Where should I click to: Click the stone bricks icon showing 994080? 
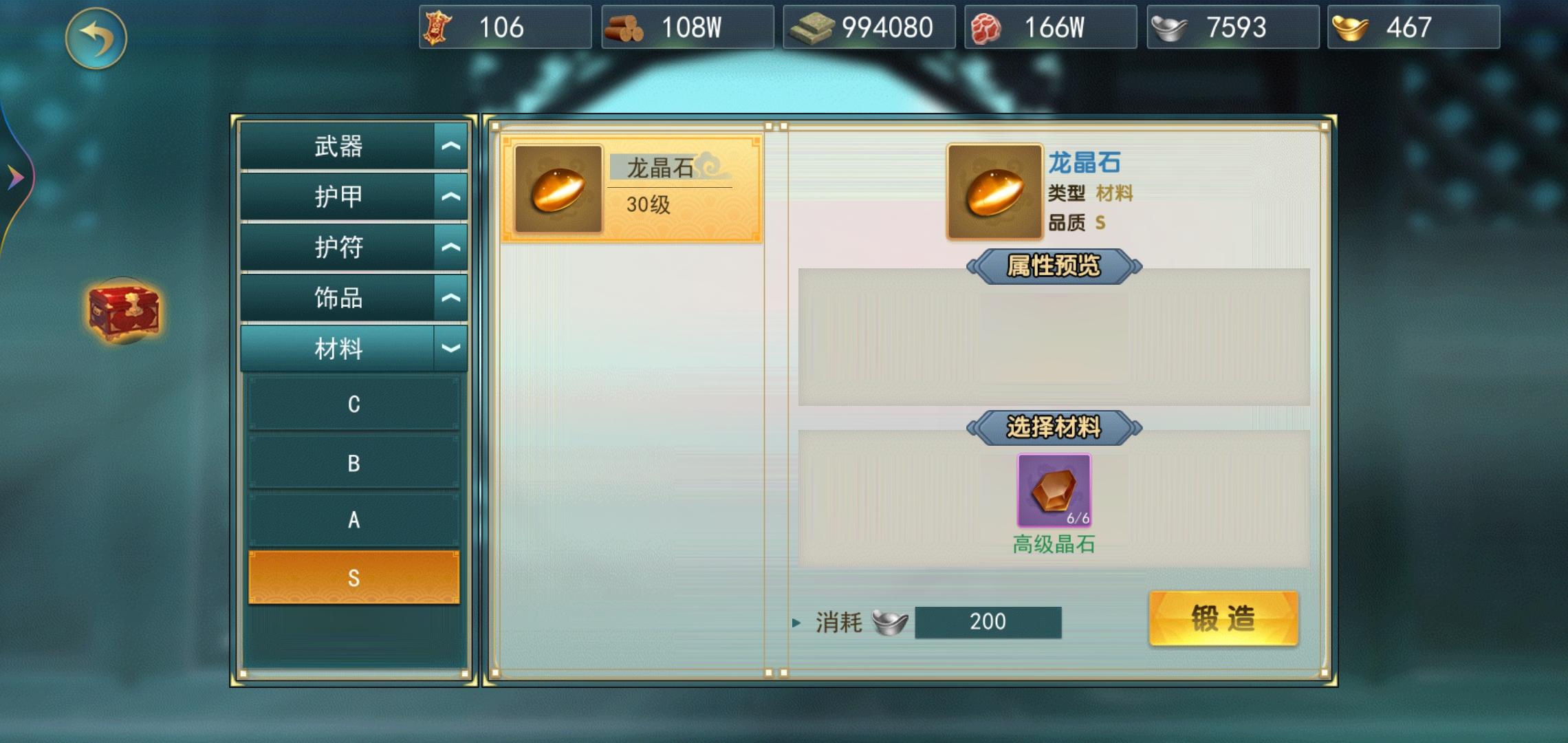tap(812, 27)
